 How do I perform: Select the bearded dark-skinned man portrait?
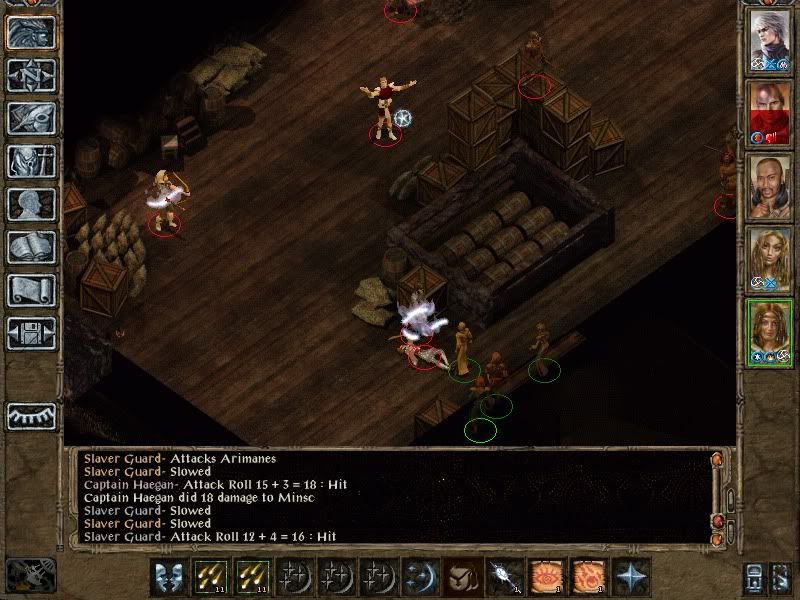[x=771, y=184]
